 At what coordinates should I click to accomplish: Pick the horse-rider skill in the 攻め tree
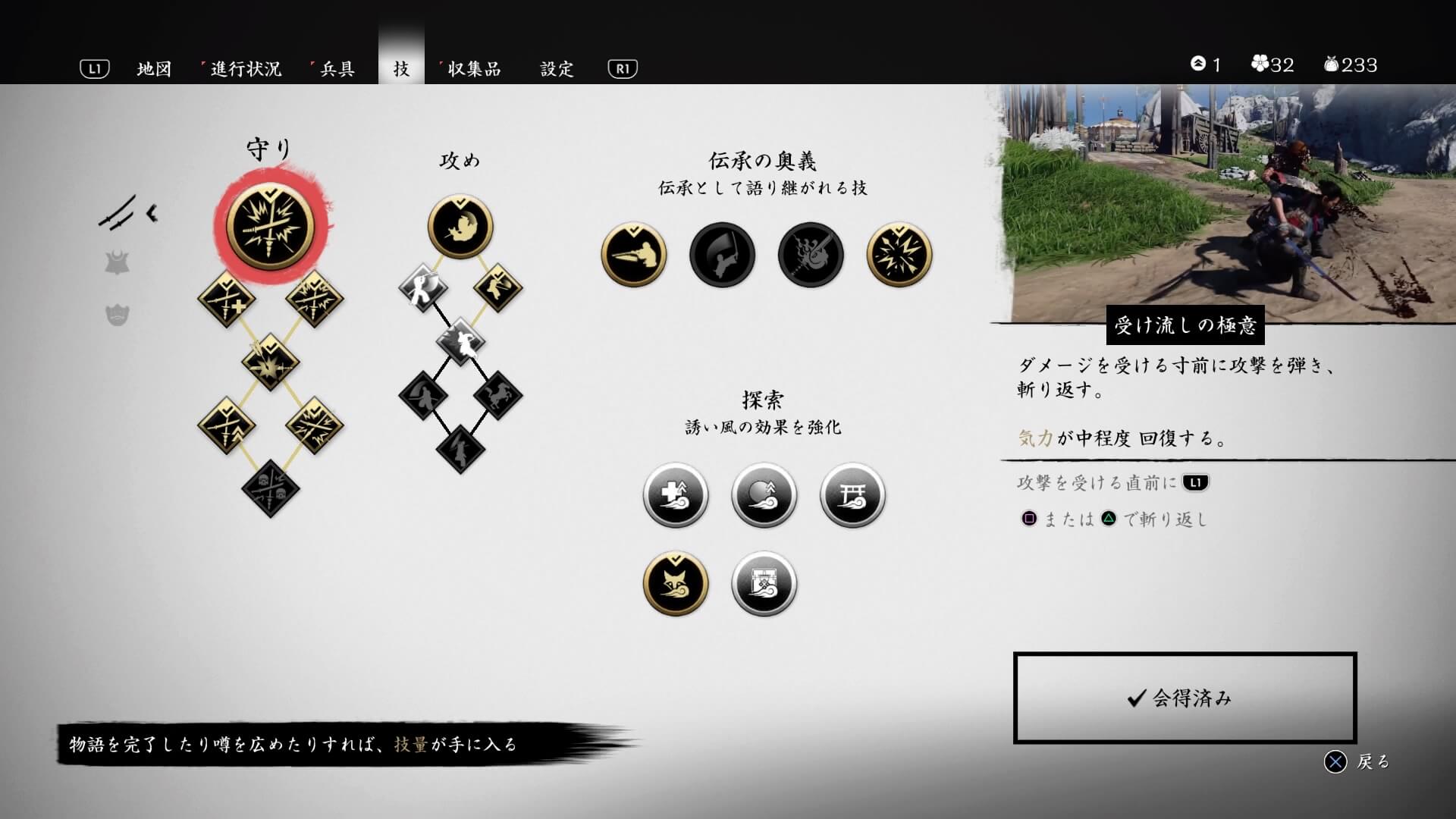(498, 395)
